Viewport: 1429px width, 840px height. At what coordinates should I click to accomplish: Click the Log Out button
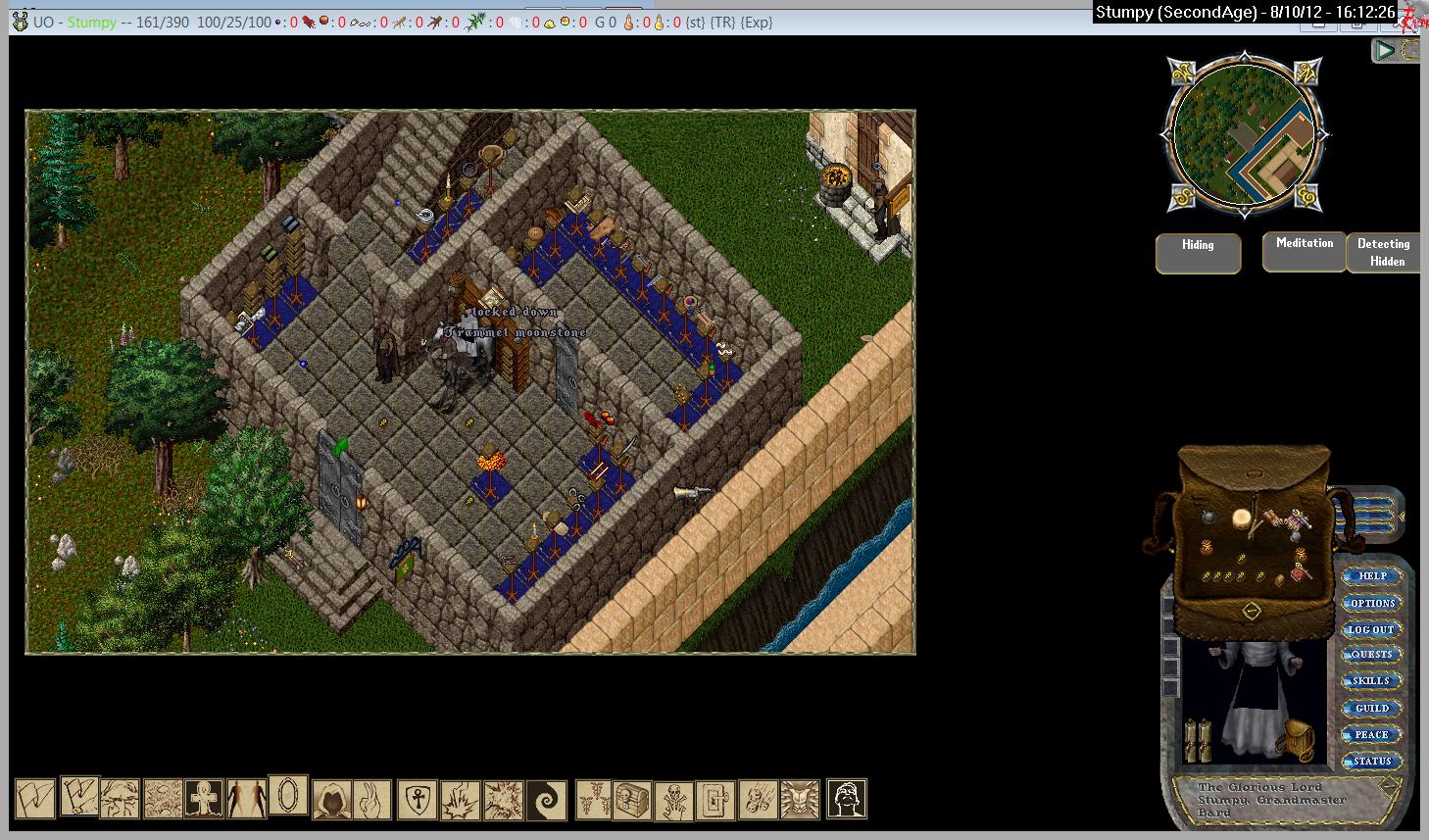coord(1371,629)
